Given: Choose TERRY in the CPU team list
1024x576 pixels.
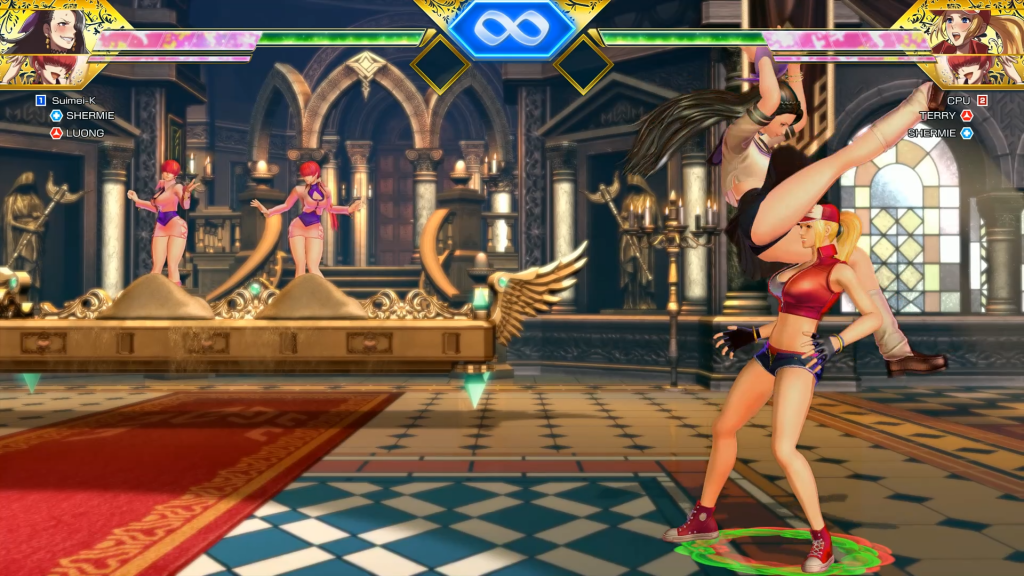Looking at the screenshot, I should click(937, 116).
